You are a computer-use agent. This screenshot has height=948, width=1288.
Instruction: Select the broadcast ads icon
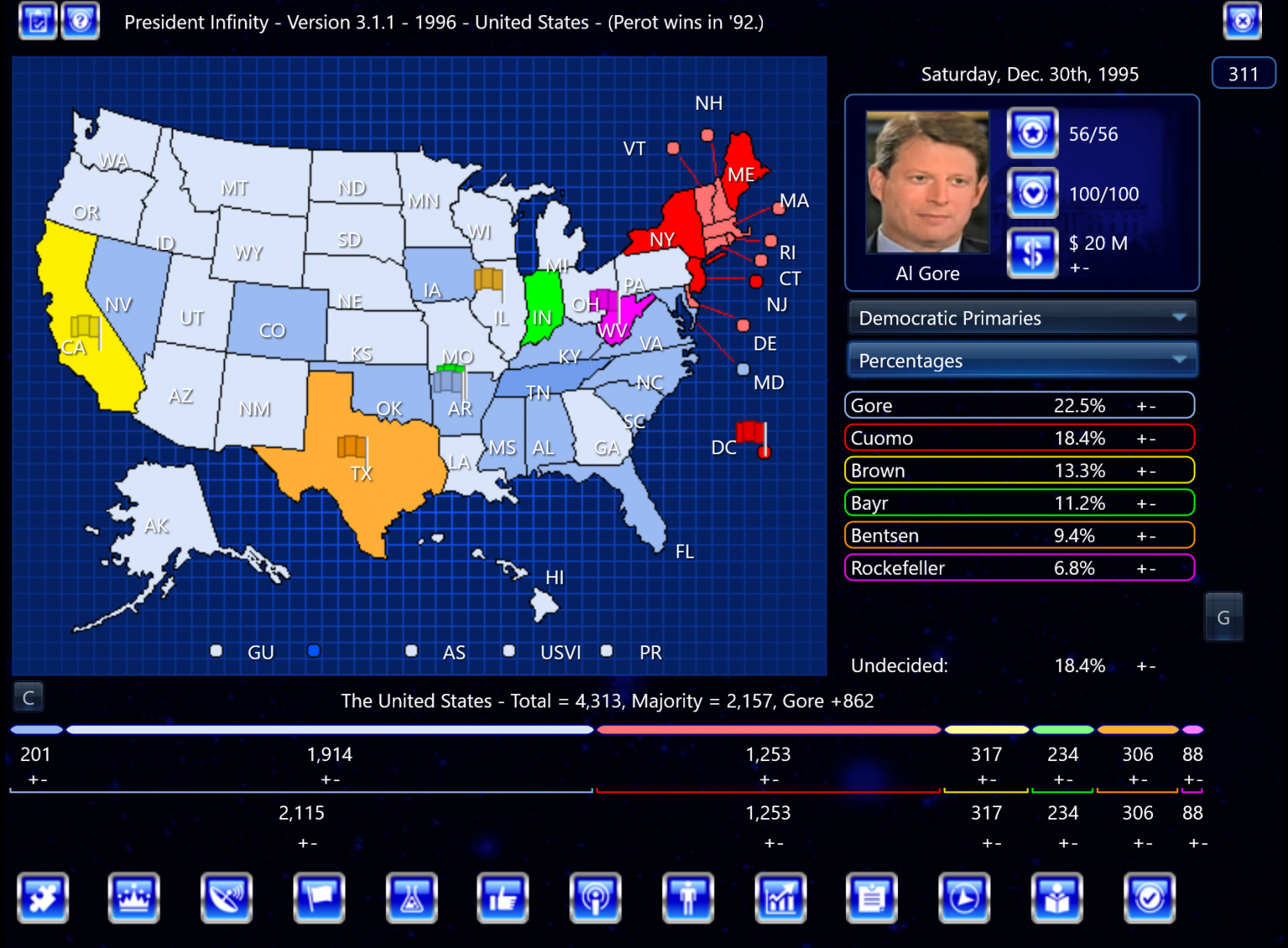point(595,898)
